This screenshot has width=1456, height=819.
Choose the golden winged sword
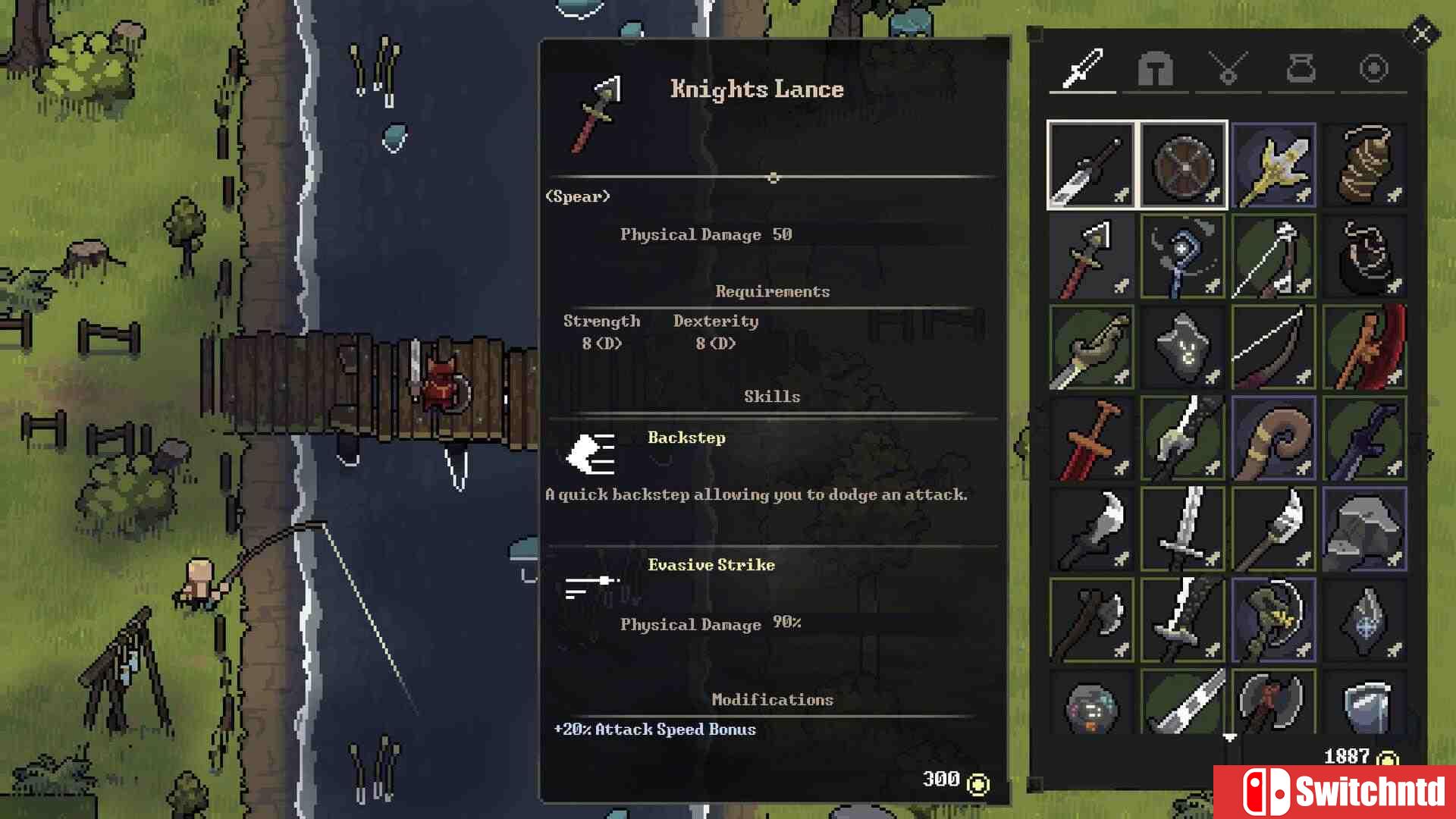[1273, 165]
